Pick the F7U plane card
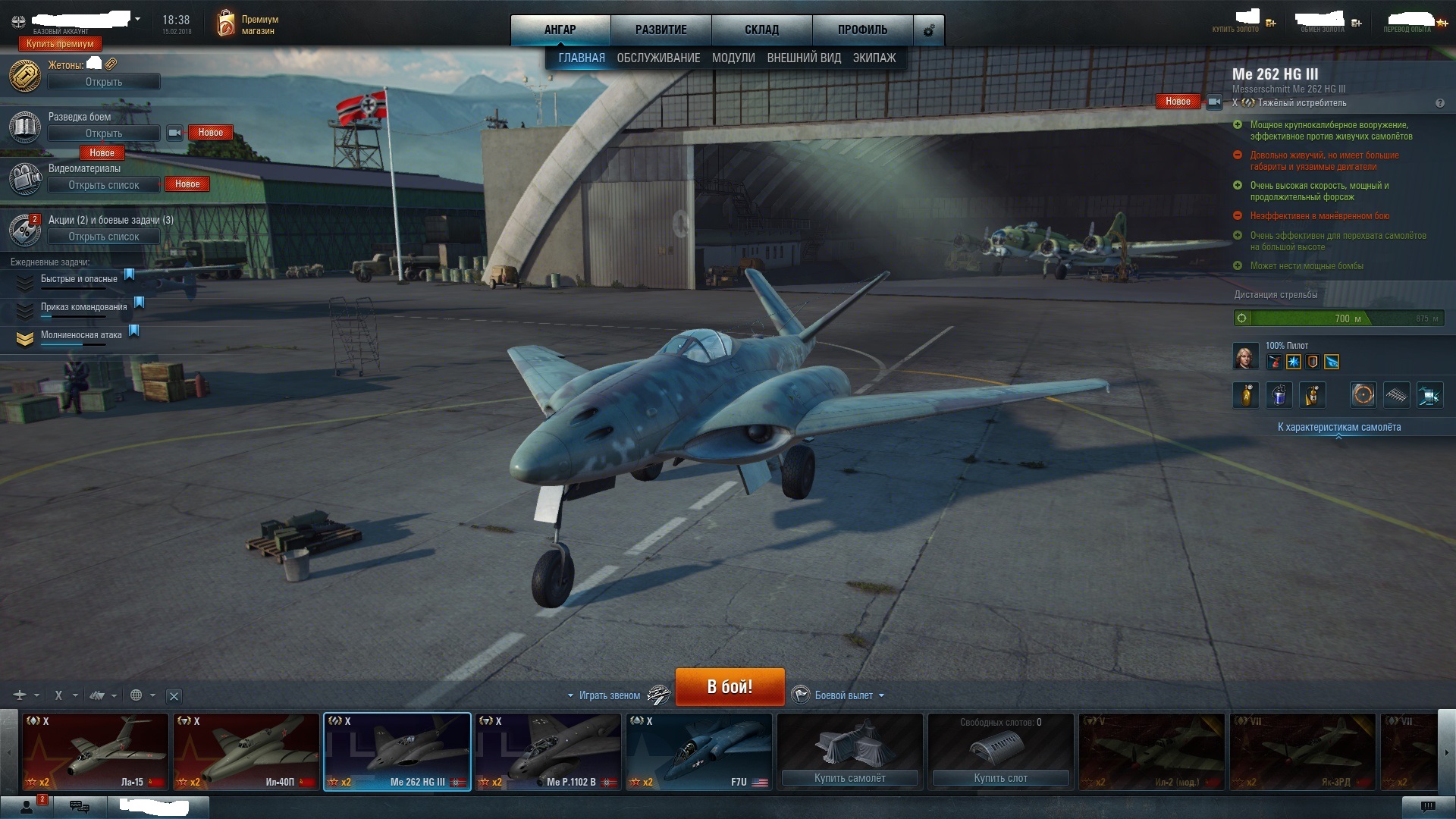The width and height of the screenshot is (1456, 819). point(698,752)
